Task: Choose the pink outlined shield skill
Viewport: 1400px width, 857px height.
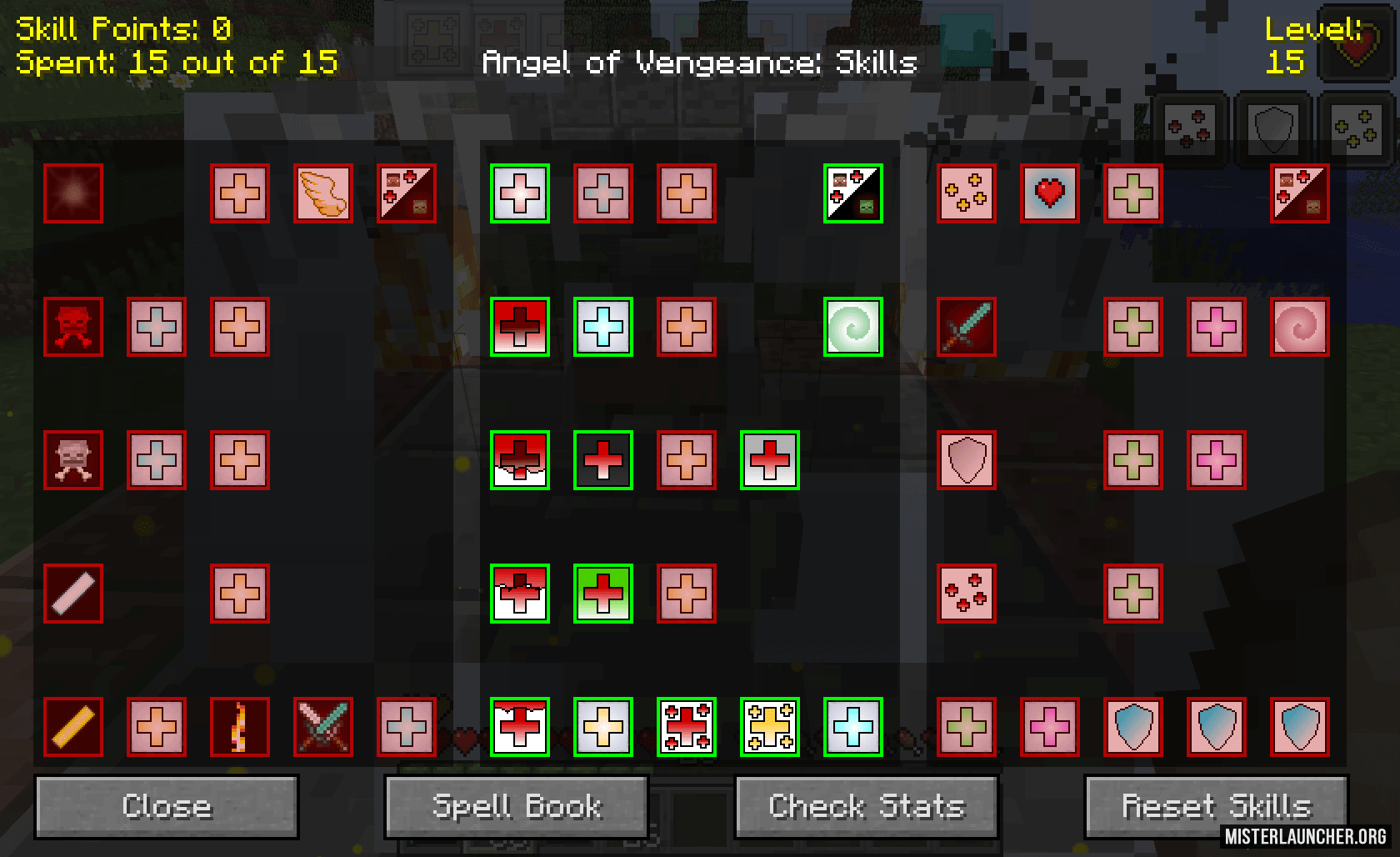Action: click(x=967, y=460)
